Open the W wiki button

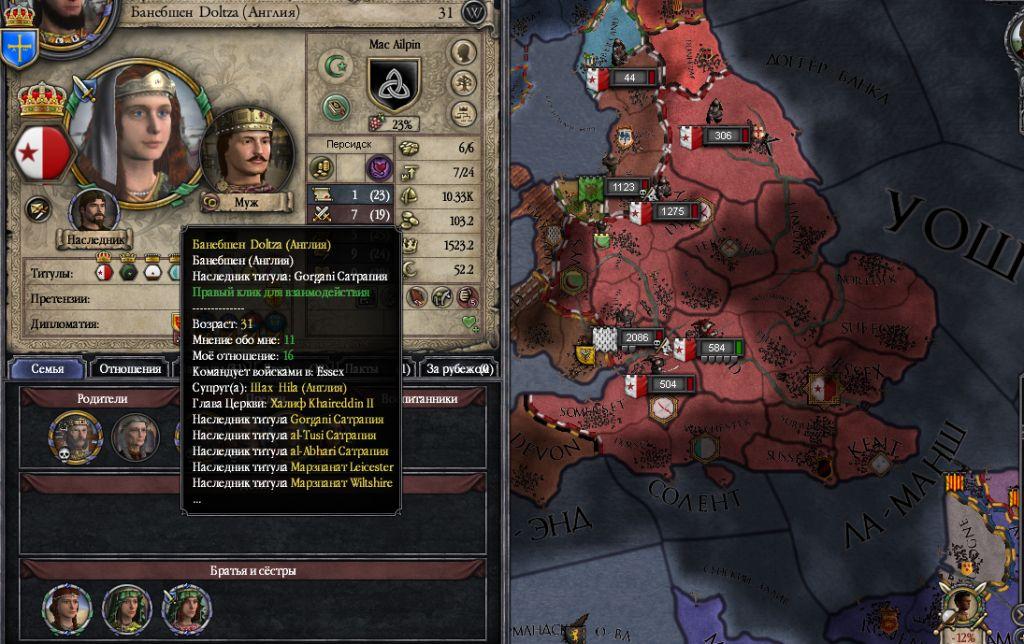click(474, 12)
